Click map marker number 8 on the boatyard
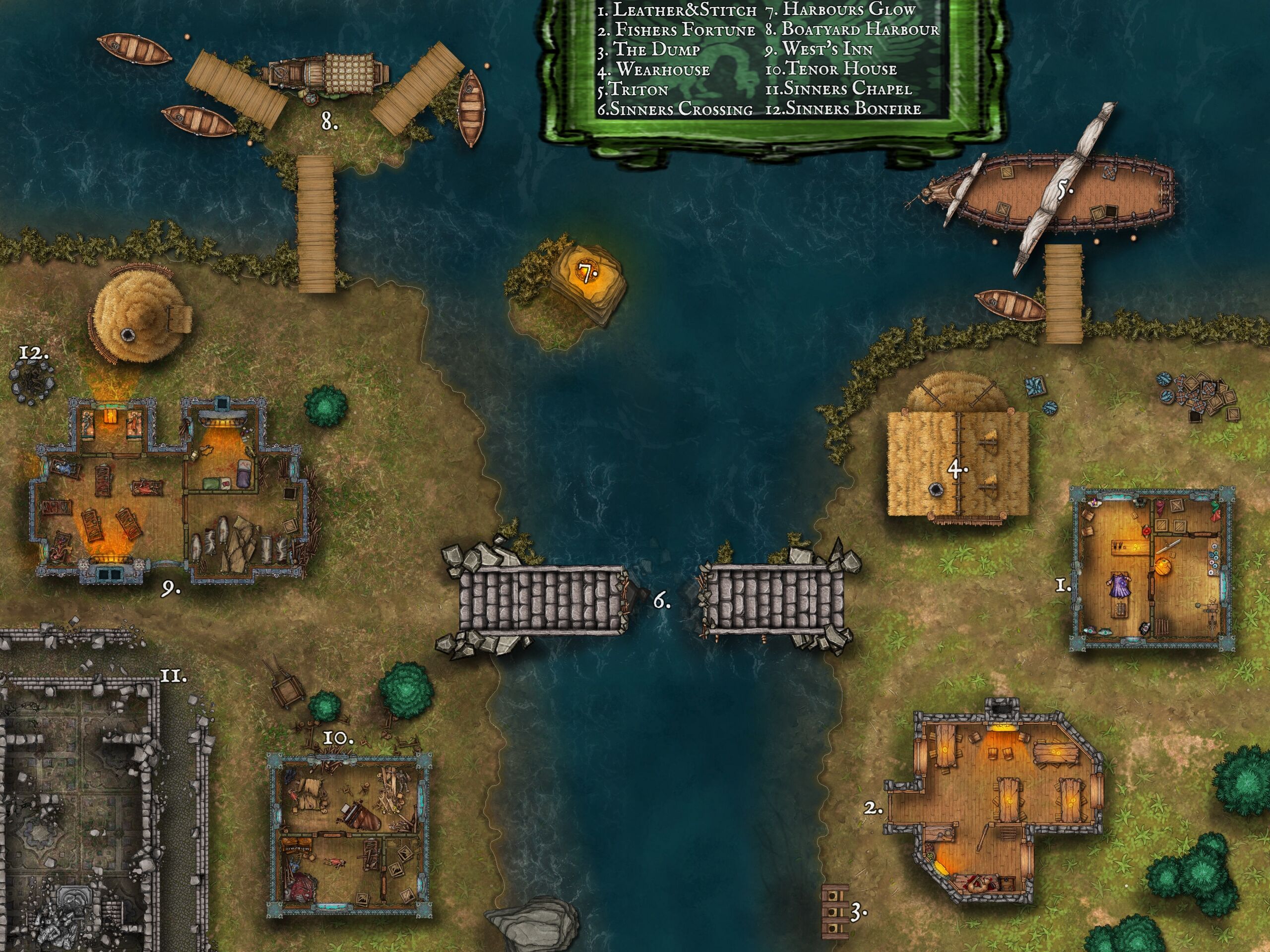Screen dimensions: 1270x952 329,121
